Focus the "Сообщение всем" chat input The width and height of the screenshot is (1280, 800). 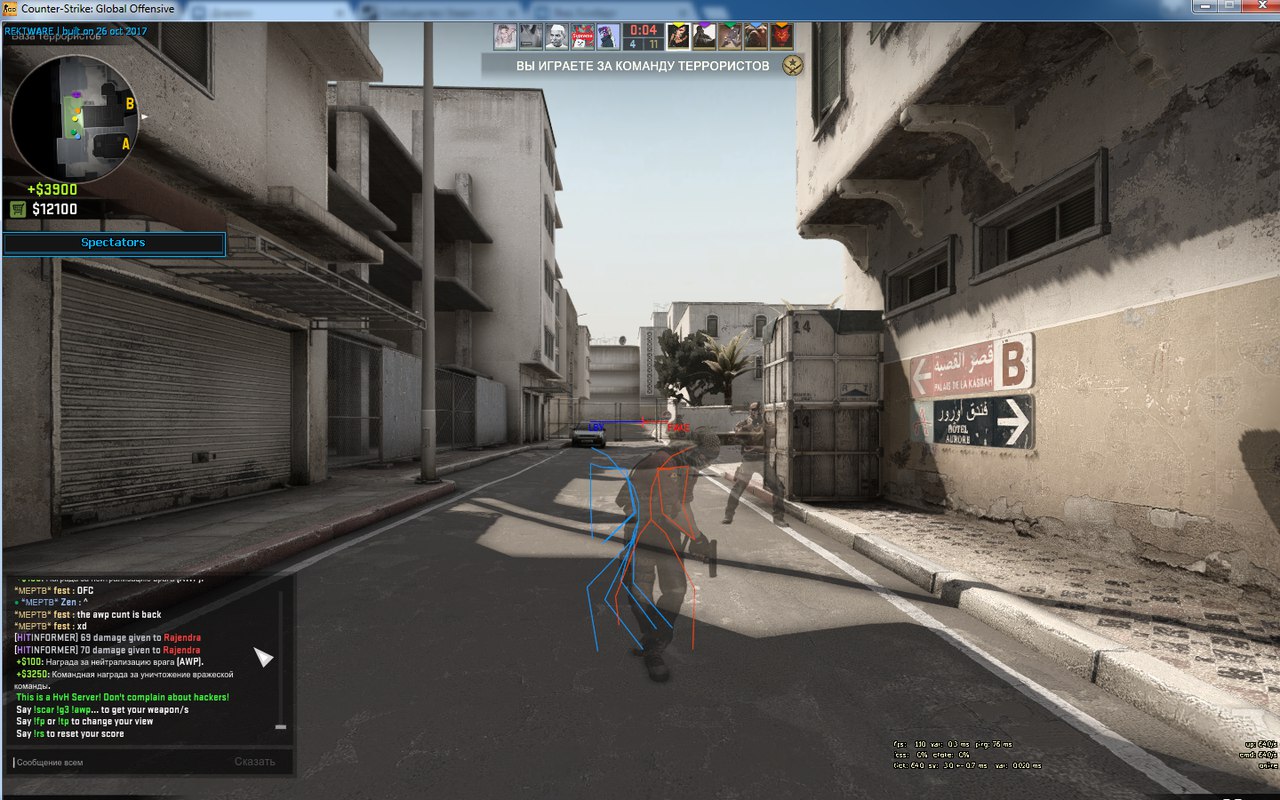[x=110, y=762]
